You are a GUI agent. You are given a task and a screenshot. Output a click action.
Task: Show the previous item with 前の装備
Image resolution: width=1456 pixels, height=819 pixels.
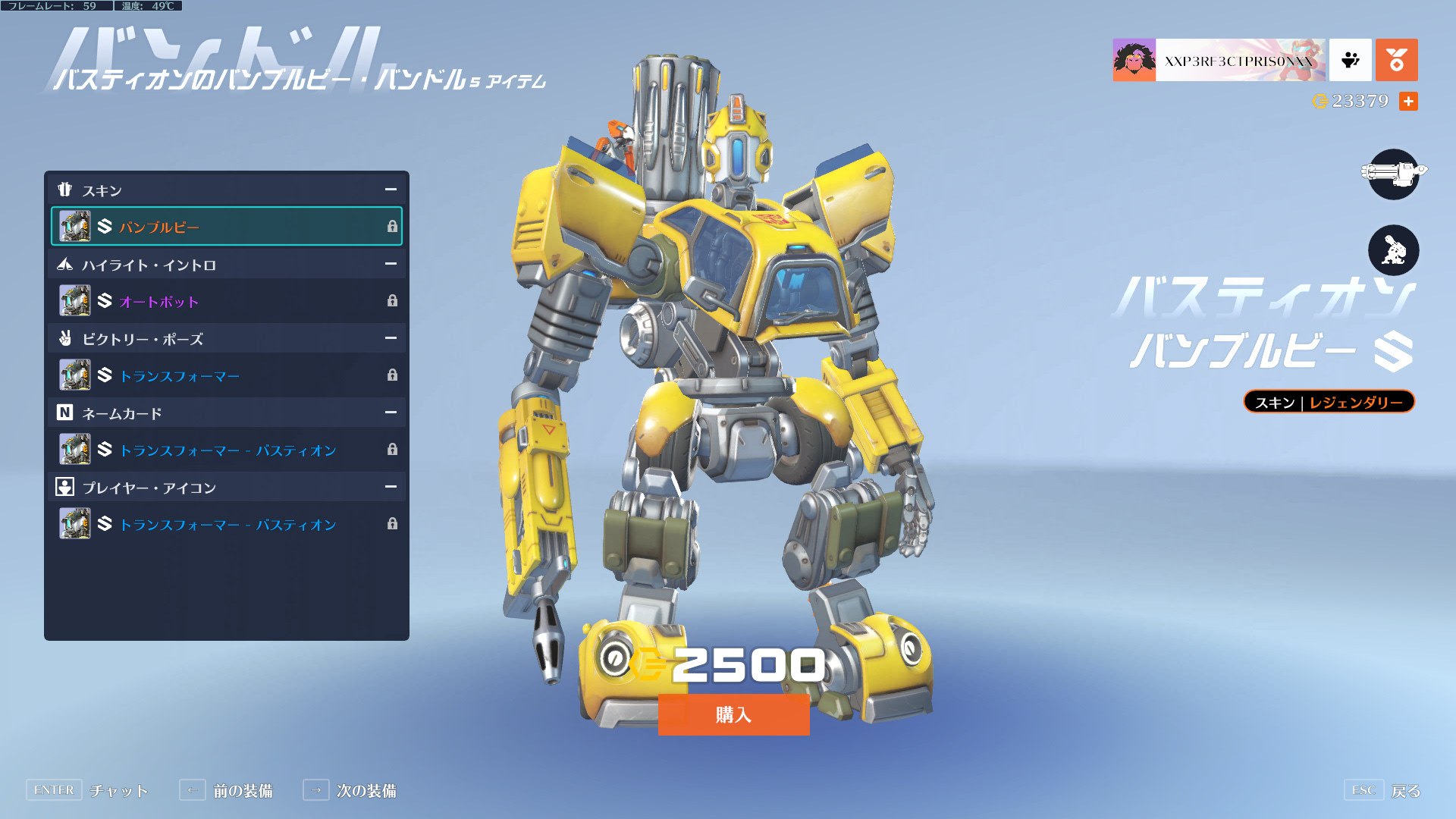(x=226, y=790)
